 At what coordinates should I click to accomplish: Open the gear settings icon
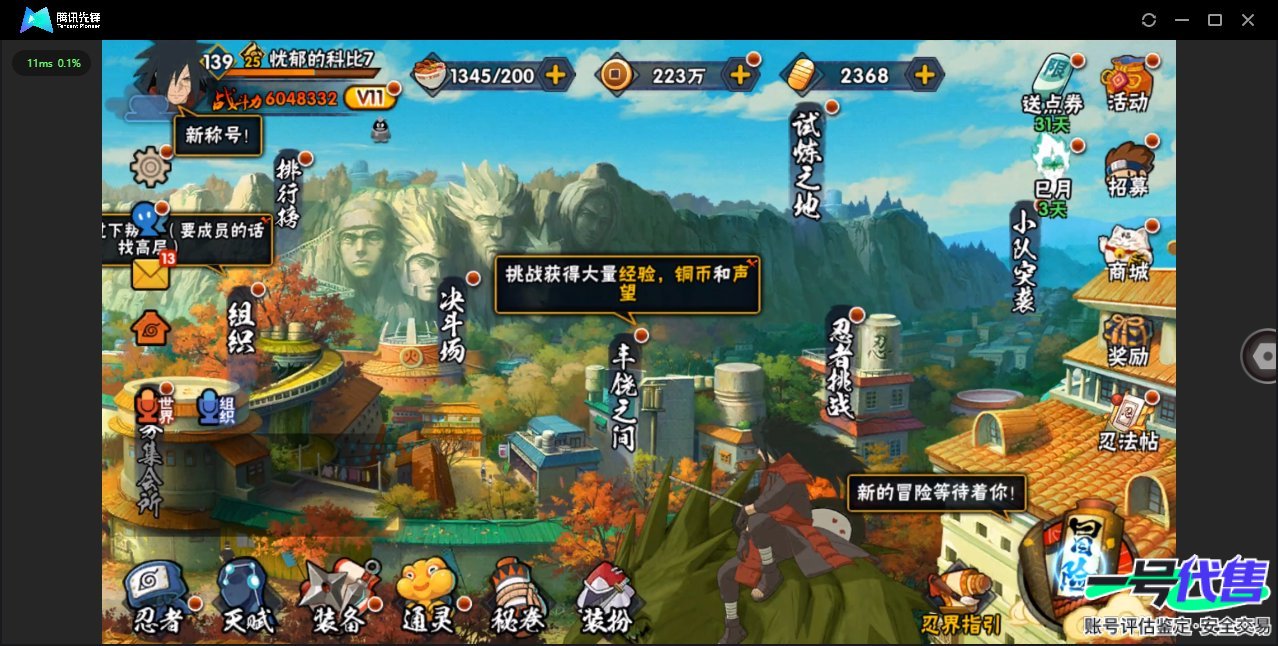(151, 166)
